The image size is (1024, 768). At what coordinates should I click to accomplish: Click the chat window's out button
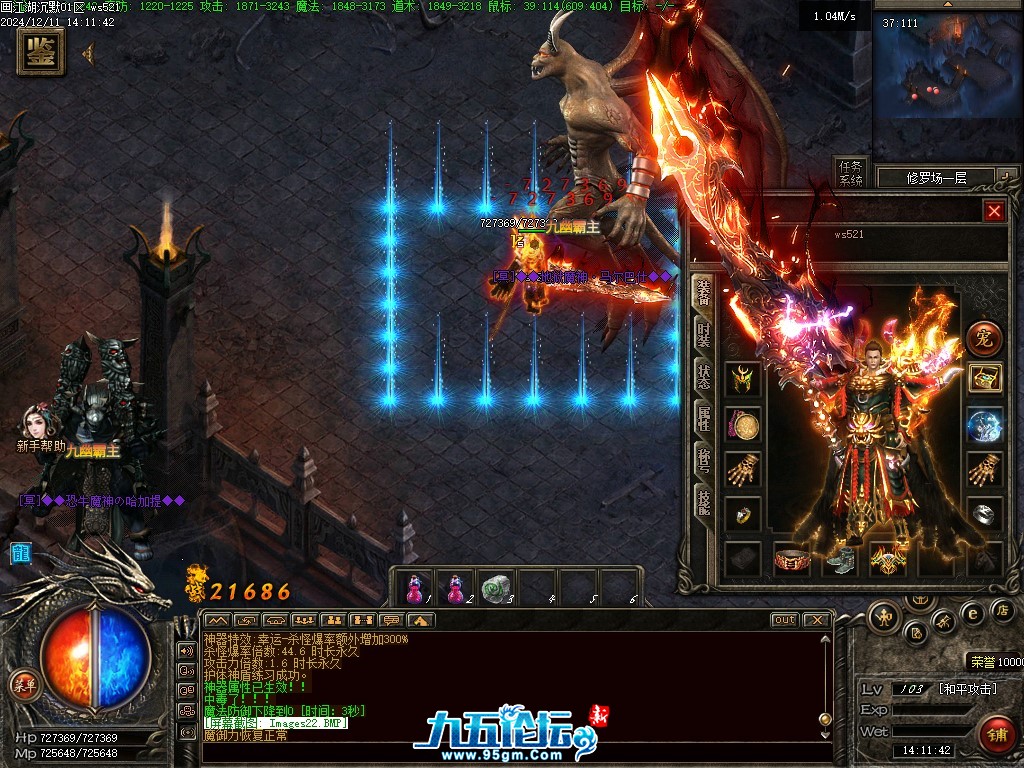[x=785, y=620]
